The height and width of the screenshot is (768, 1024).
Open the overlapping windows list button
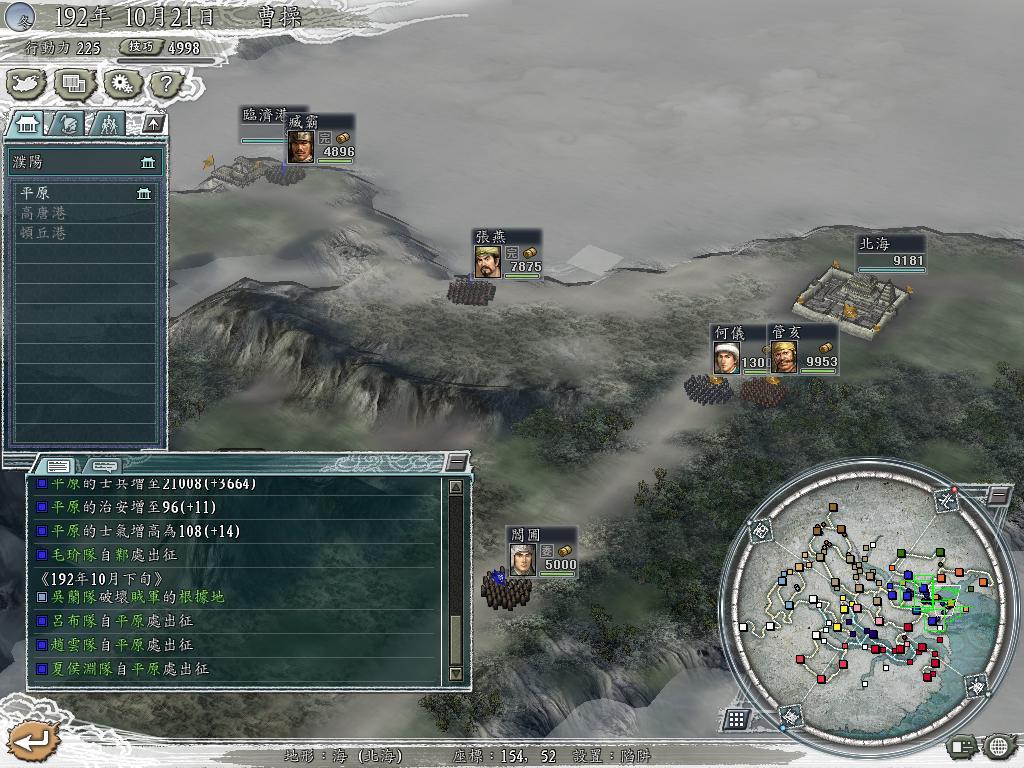(74, 84)
